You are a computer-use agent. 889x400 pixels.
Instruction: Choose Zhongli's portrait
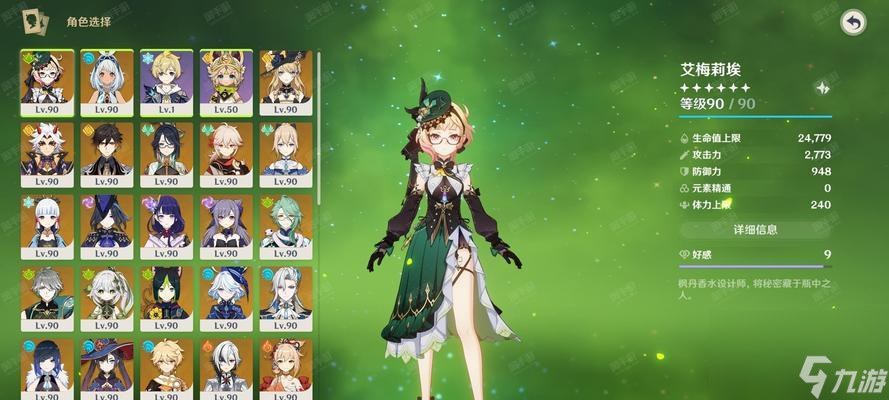pyautogui.click(x=105, y=154)
